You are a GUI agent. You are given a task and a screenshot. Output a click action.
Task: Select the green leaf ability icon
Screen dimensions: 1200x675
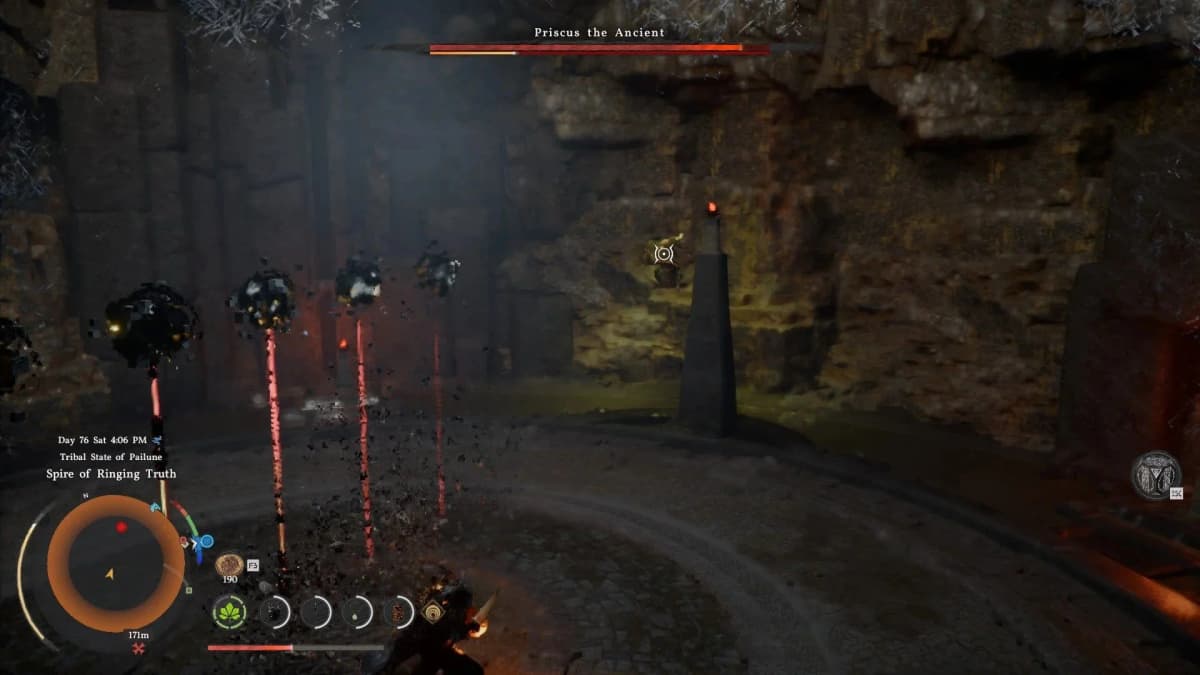229,612
